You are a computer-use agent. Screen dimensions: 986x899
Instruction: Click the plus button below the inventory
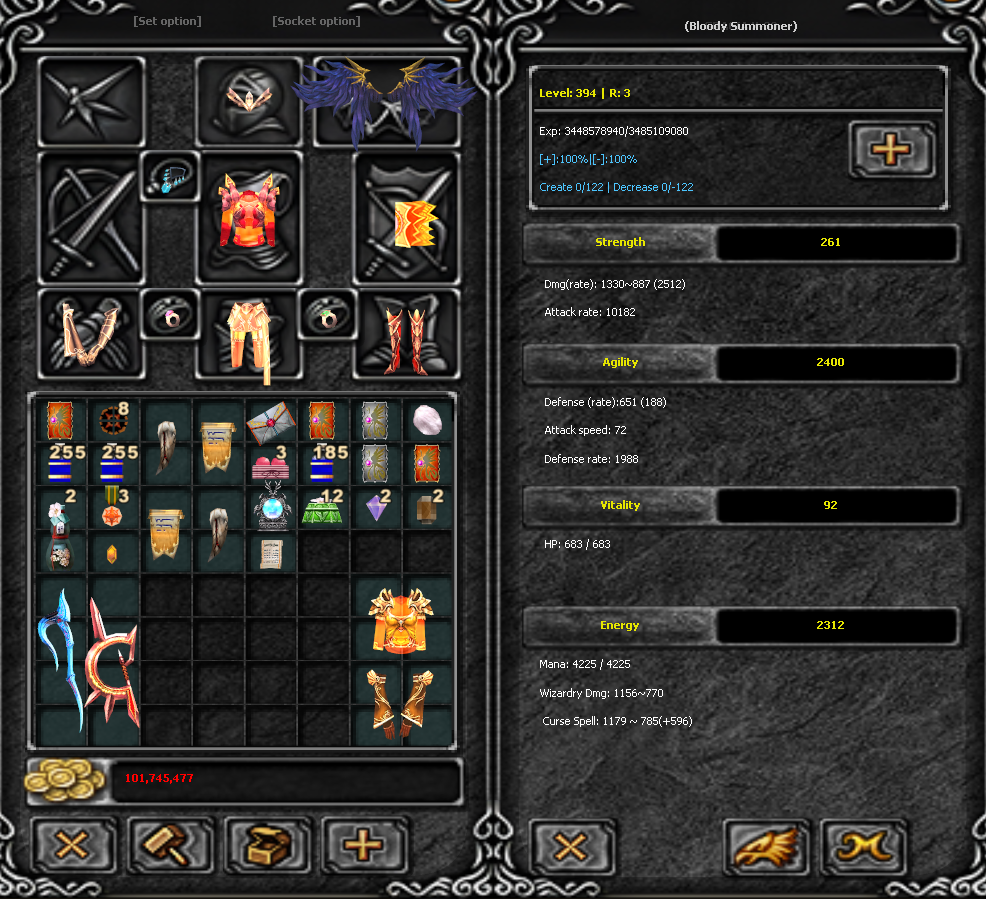pyautogui.click(x=364, y=846)
